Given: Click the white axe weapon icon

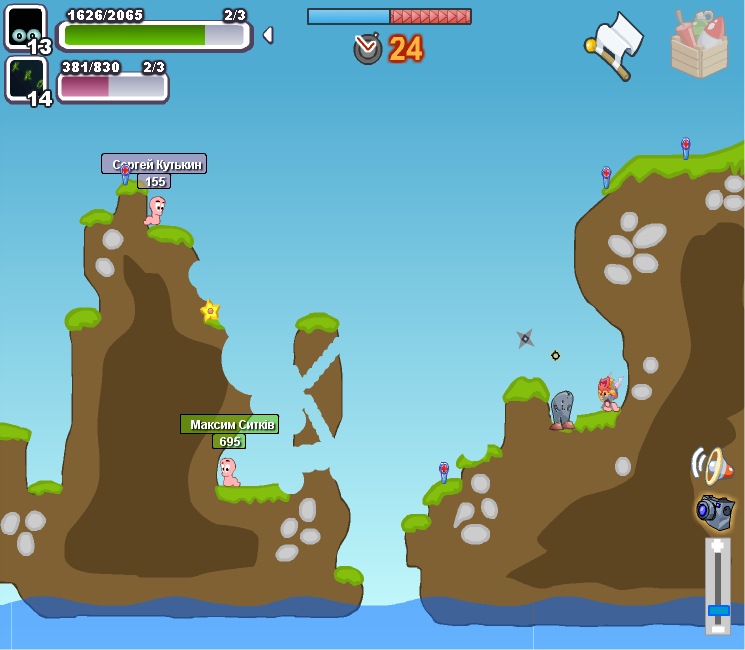Looking at the screenshot, I should (615, 45).
